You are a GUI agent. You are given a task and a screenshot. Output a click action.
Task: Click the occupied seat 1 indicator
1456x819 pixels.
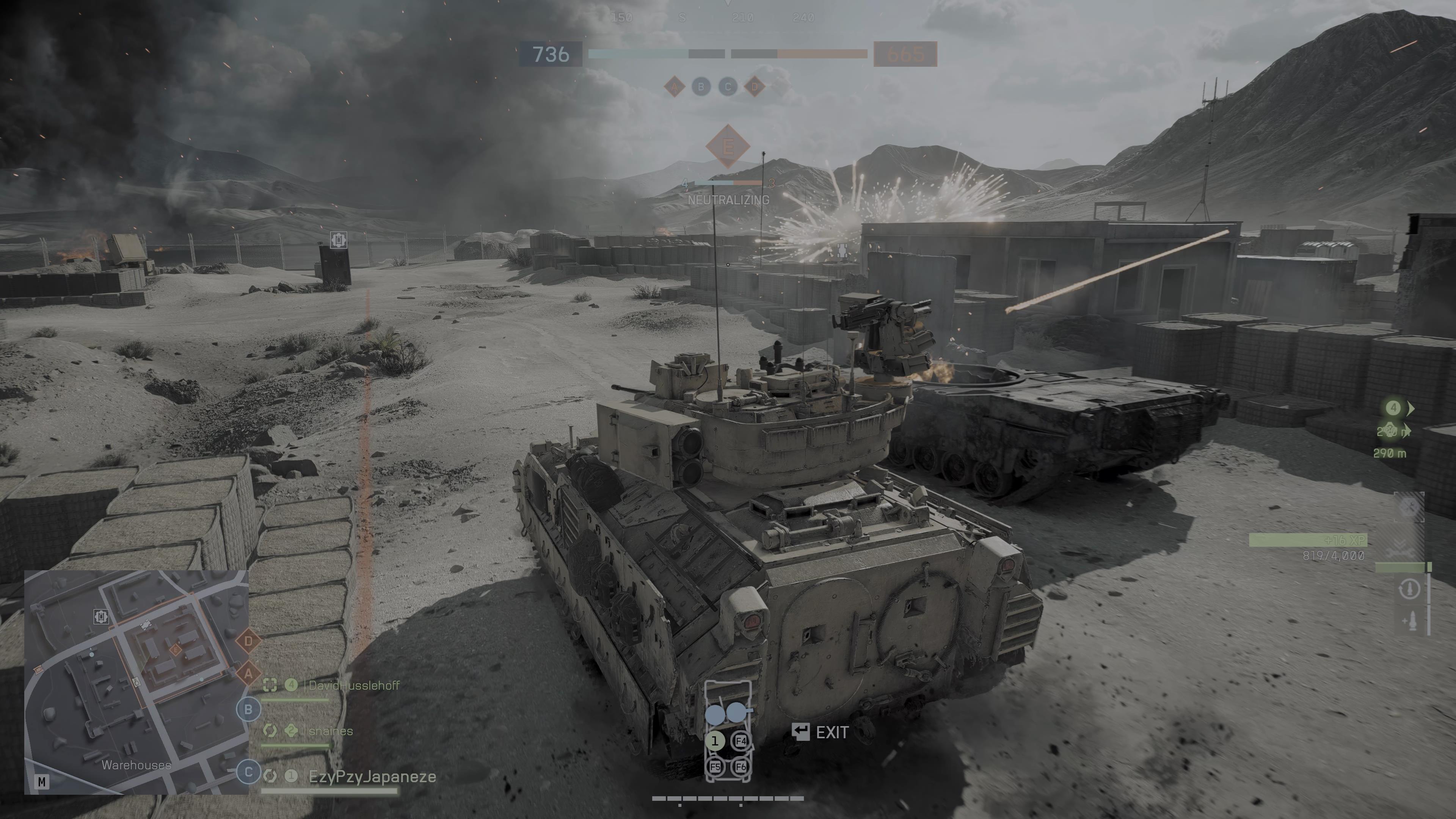point(715,741)
